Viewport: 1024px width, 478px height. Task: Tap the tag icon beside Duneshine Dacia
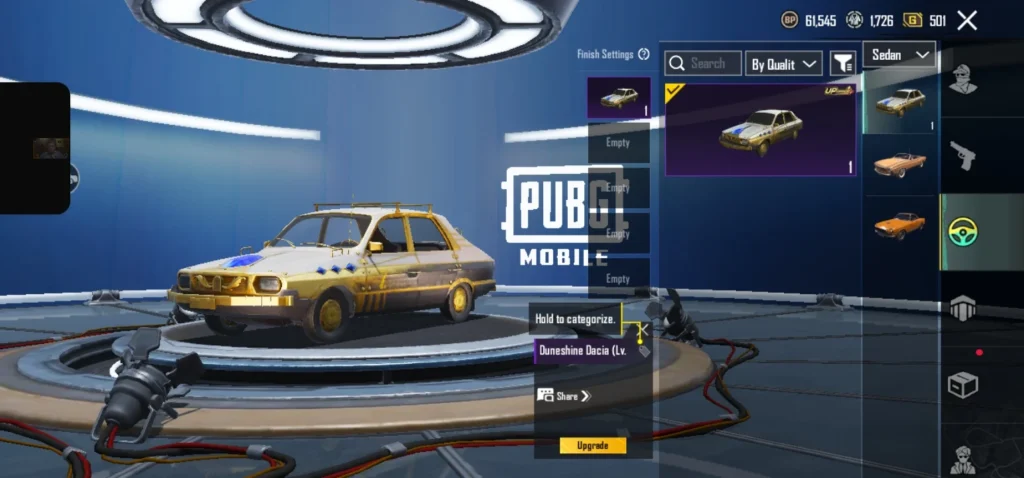pos(644,351)
